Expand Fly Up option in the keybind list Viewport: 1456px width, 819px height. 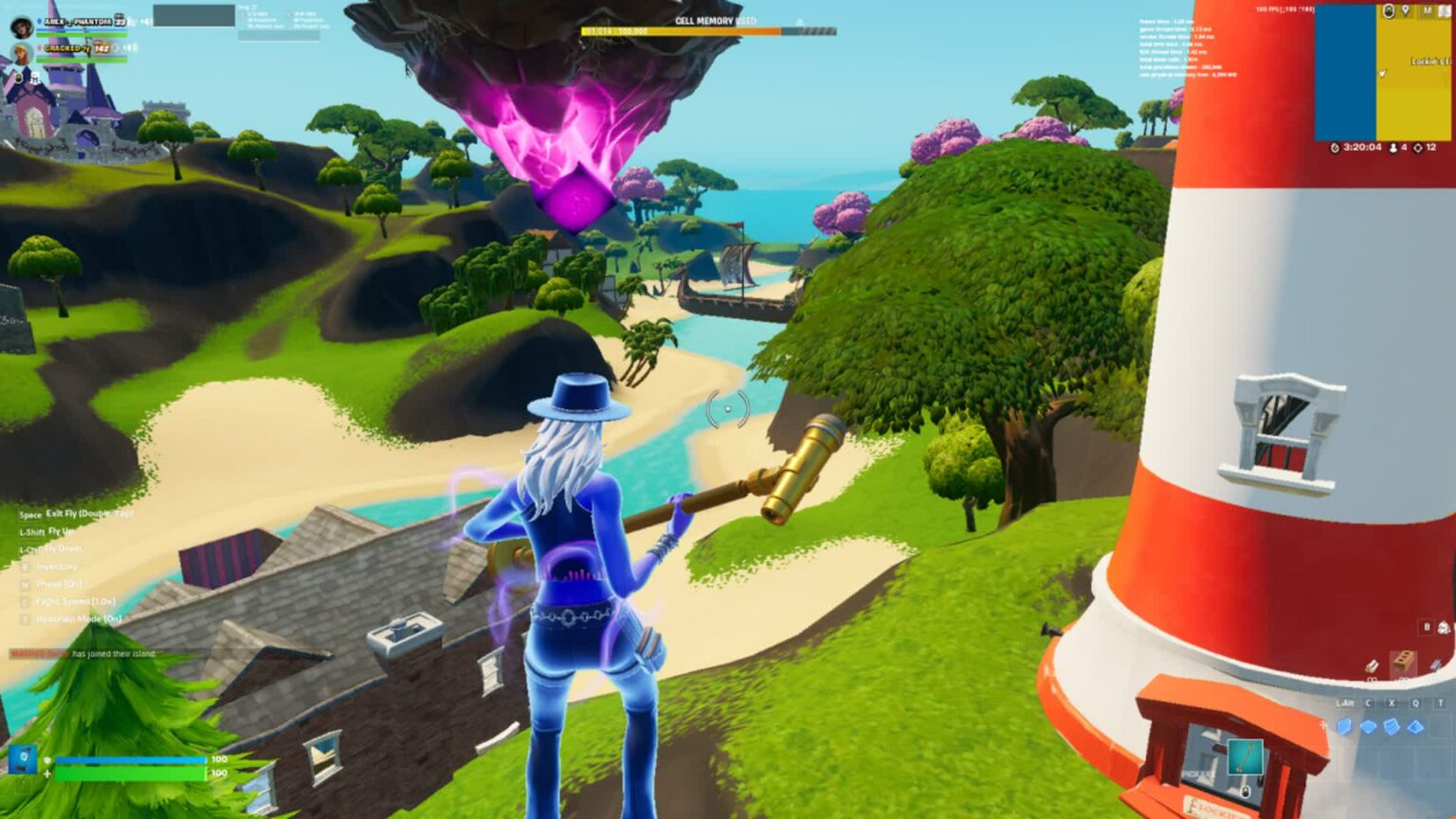pos(60,531)
